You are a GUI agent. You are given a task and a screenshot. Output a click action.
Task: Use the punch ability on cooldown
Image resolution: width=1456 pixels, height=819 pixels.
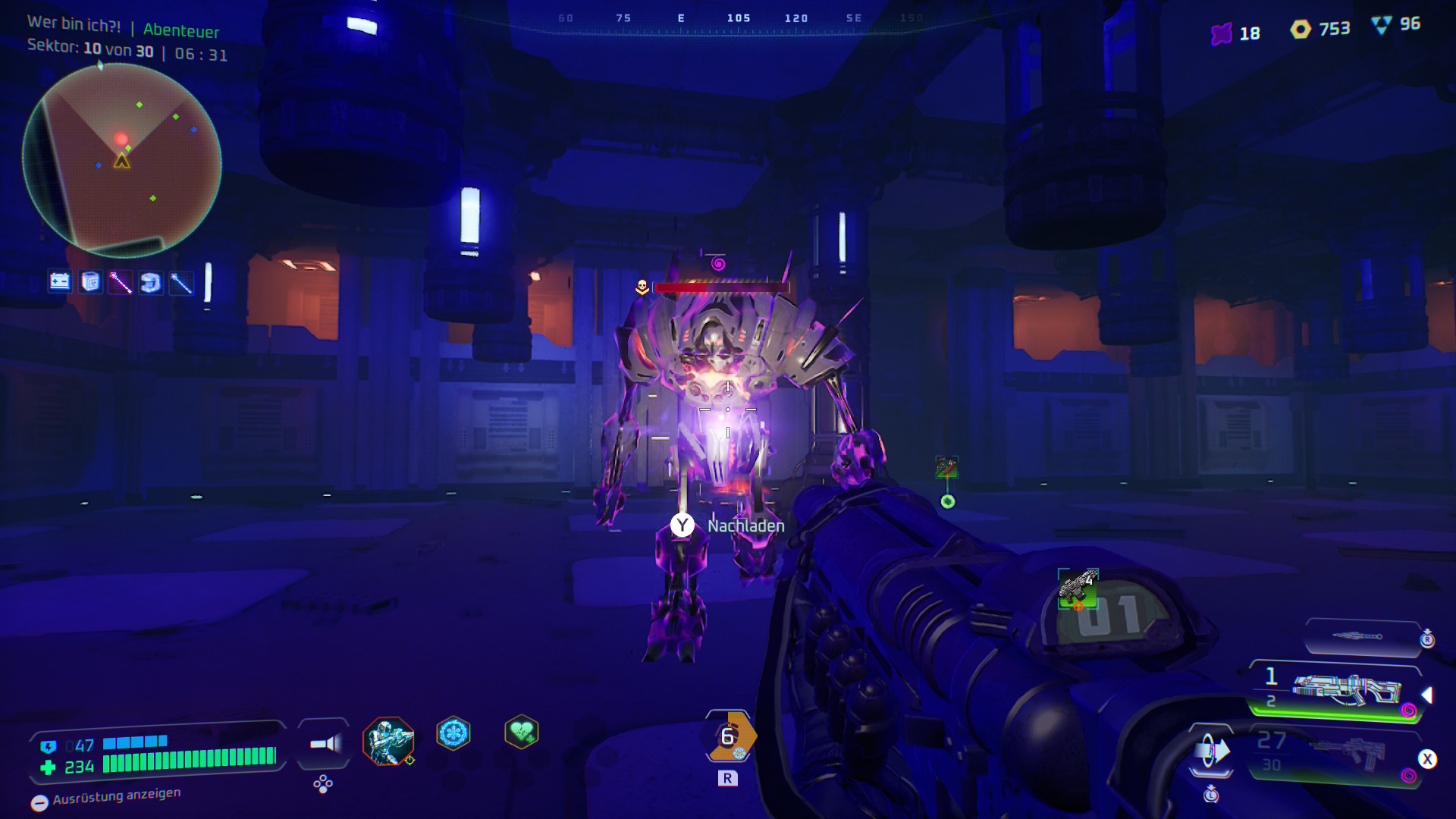[x=730, y=736]
